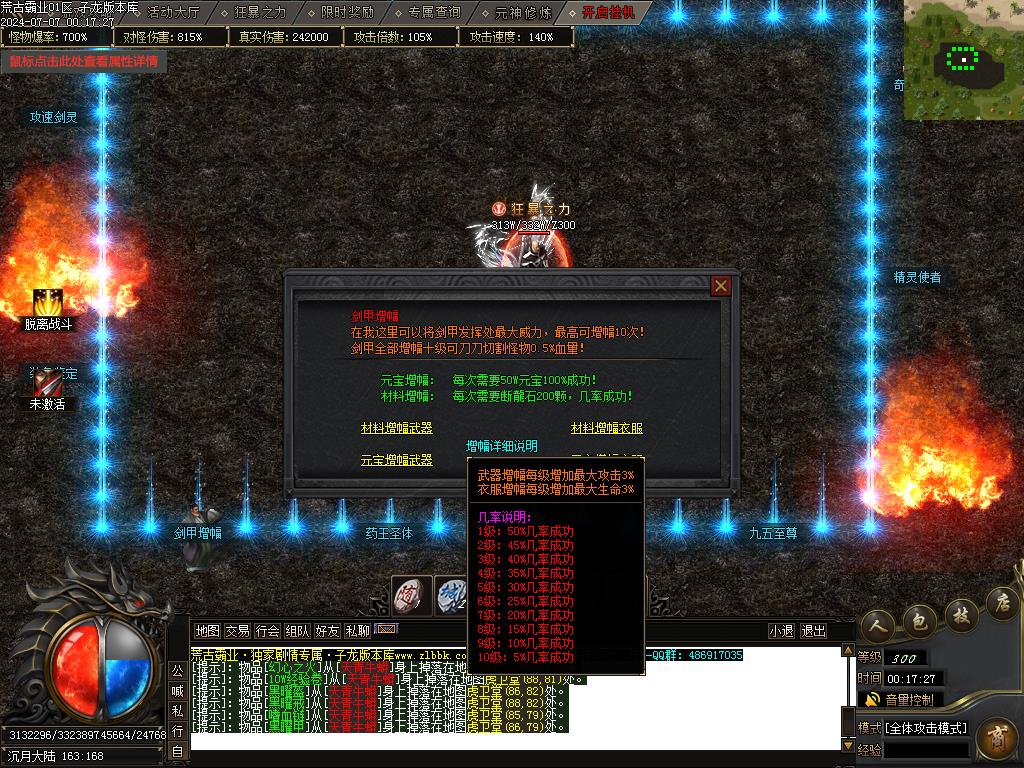Choose 材料增幅武器 option

[397, 428]
